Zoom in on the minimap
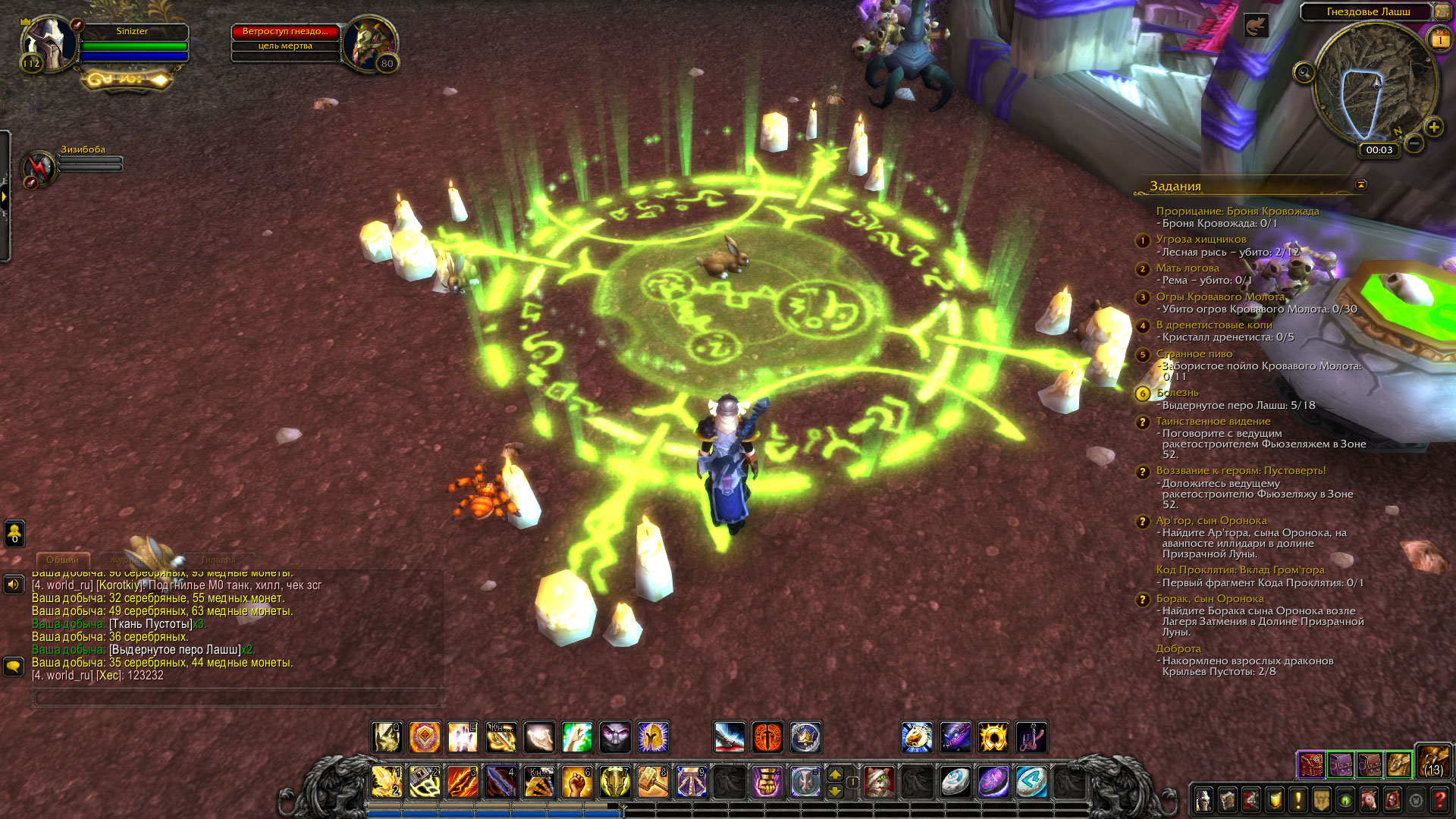Screen dimensions: 1456x819 point(1433,127)
